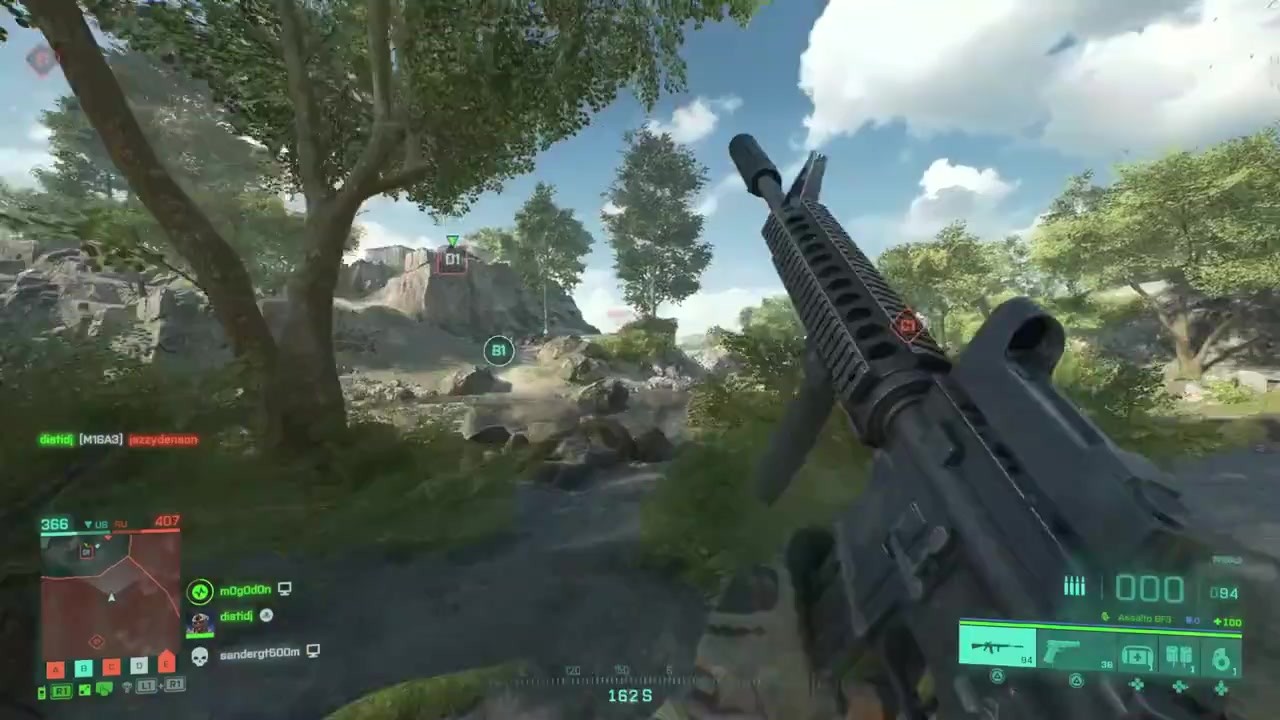Click the monitor platform icon next to m0g0d0n
Image resolution: width=1280 pixels, height=720 pixels.
(x=284, y=588)
